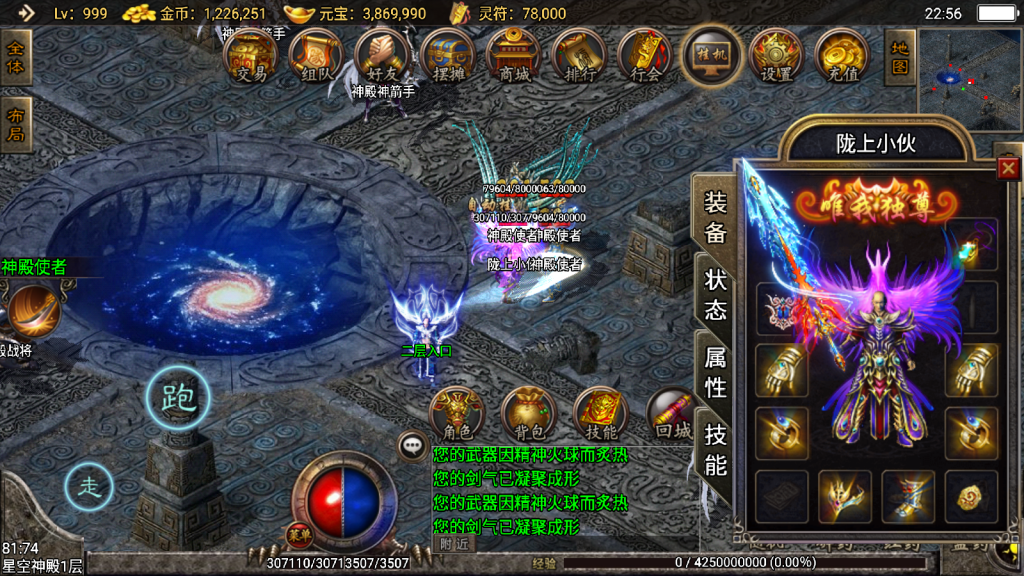Open the 交易 trade menu
The image size is (1024, 576).
250,56
